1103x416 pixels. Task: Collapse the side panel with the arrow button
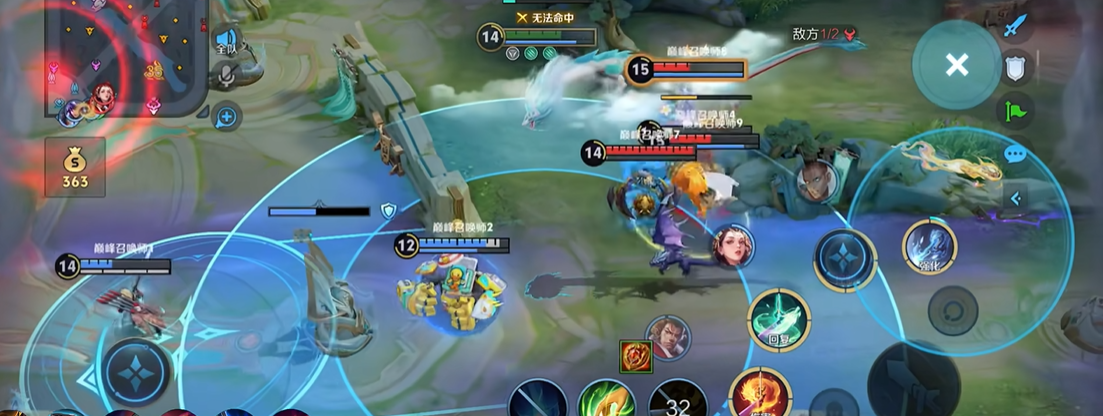click(x=1016, y=198)
